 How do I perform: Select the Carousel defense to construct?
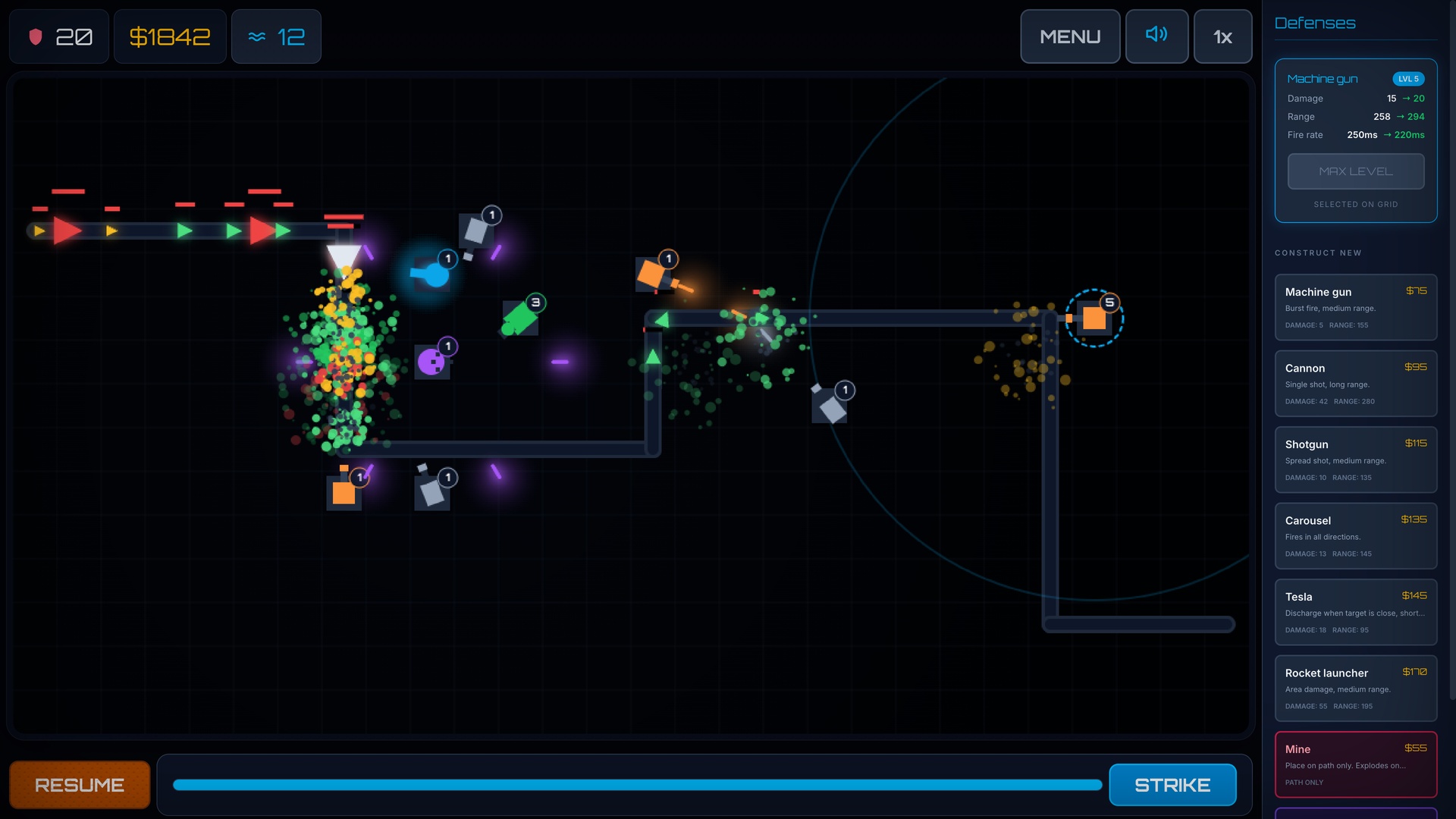(1356, 536)
